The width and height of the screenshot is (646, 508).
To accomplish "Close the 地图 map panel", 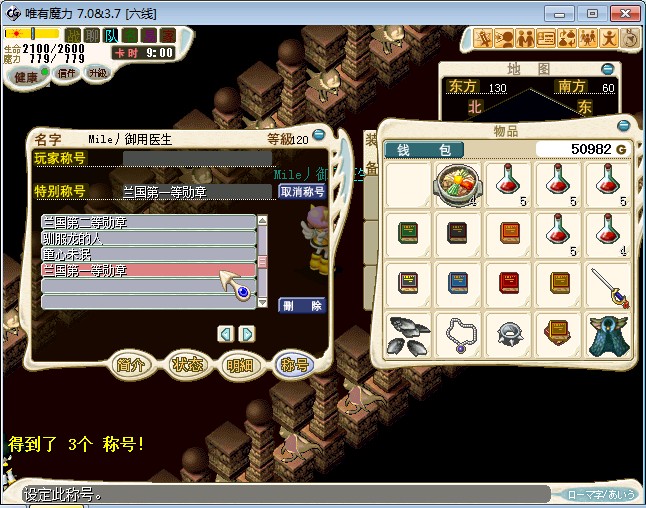I will coord(607,69).
